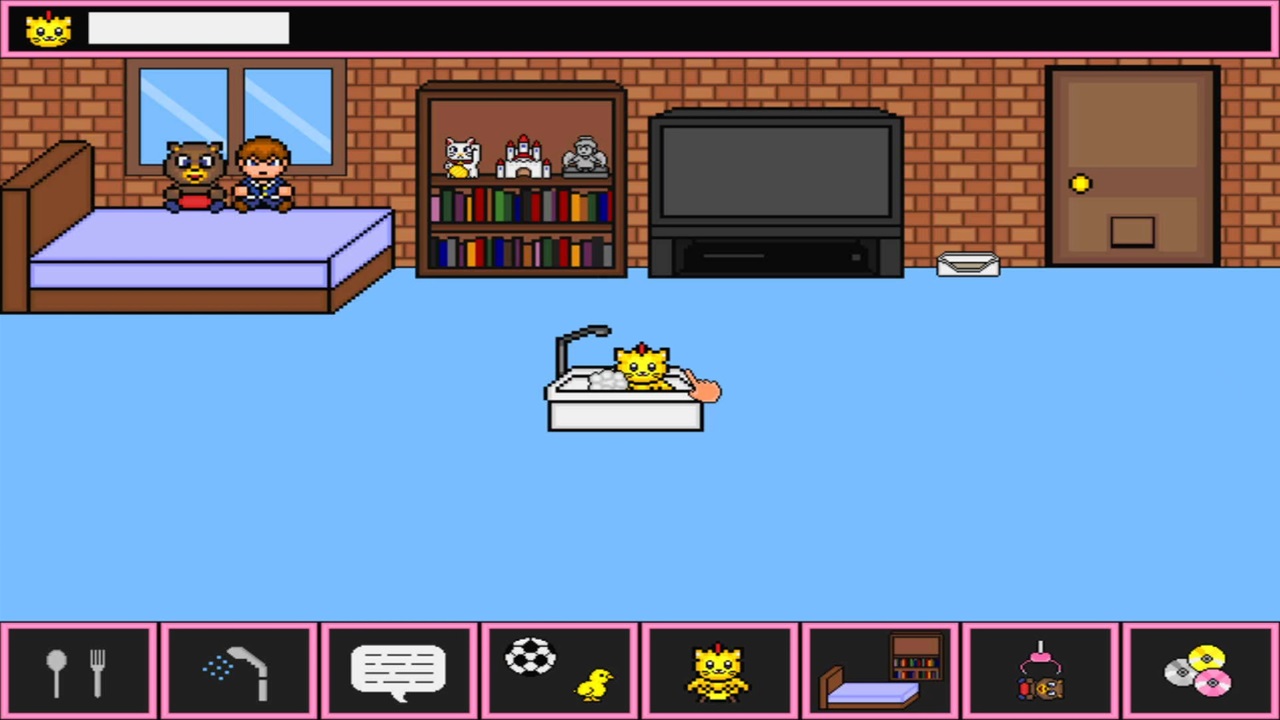Click the yellow pet character icon
The image size is (1280, 720).
(719, 668)
